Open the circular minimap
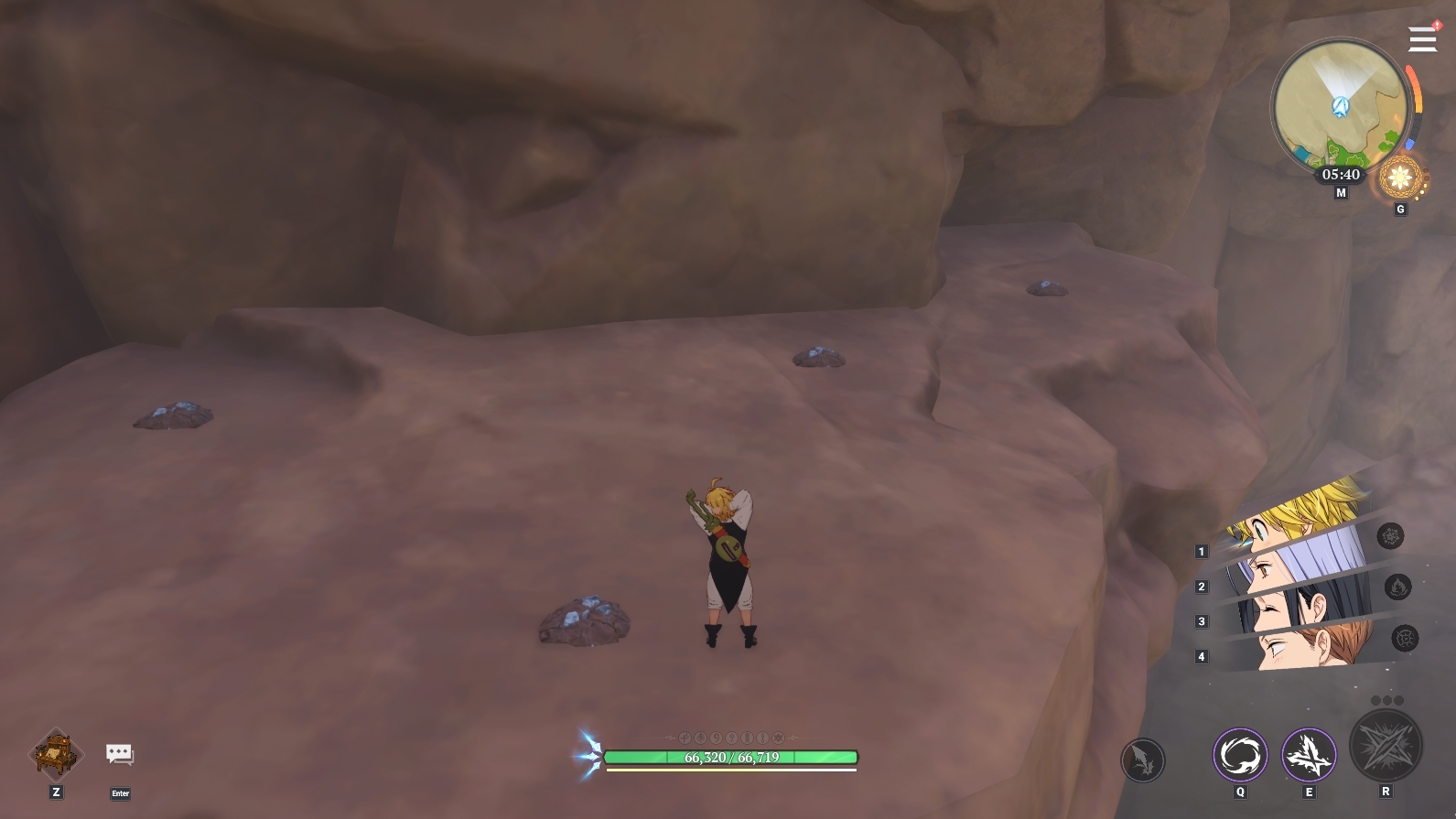The image size is (1456, 819). point(1340,106)
